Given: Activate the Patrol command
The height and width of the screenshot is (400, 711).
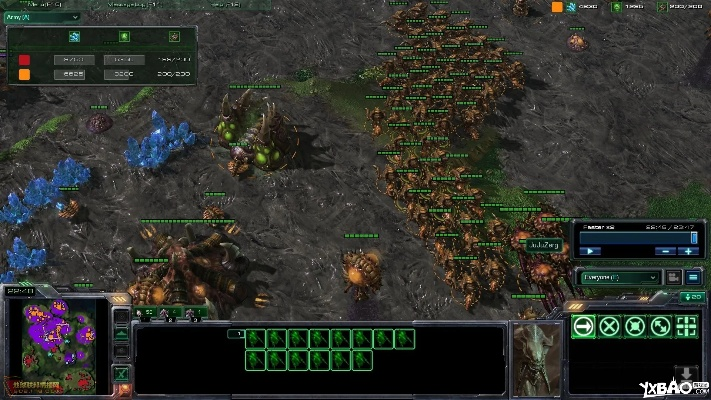Looking at the screenshot, I should point(660,326).
